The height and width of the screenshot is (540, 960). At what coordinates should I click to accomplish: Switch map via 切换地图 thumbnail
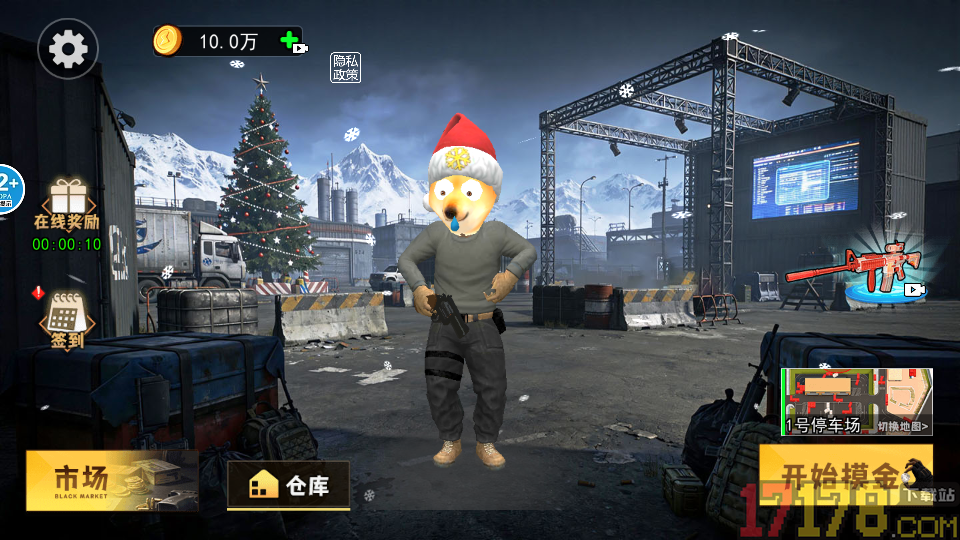[x=857, y=402]
